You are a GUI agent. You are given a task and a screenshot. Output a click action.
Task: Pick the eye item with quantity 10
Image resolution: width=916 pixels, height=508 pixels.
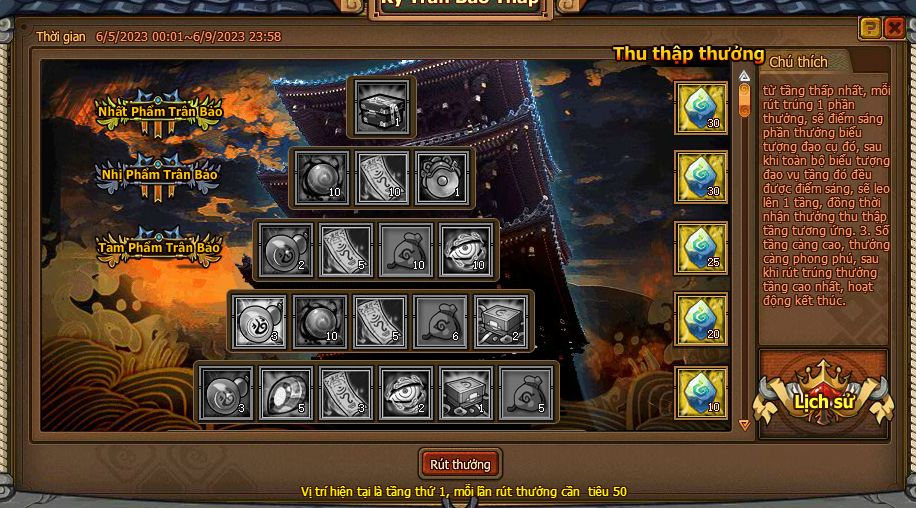[466, 250]
